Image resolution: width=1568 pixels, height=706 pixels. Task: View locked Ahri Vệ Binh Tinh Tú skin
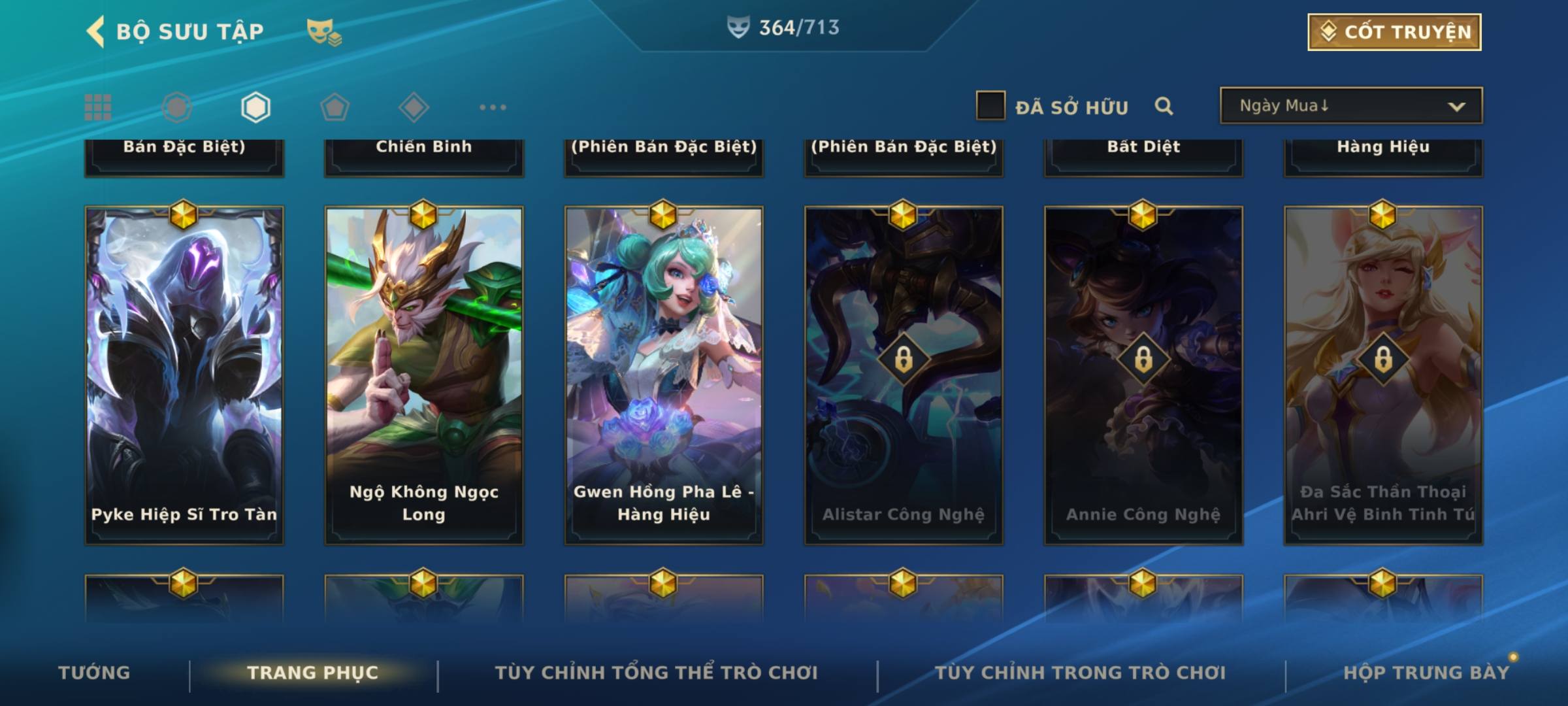coord(1383,376)
